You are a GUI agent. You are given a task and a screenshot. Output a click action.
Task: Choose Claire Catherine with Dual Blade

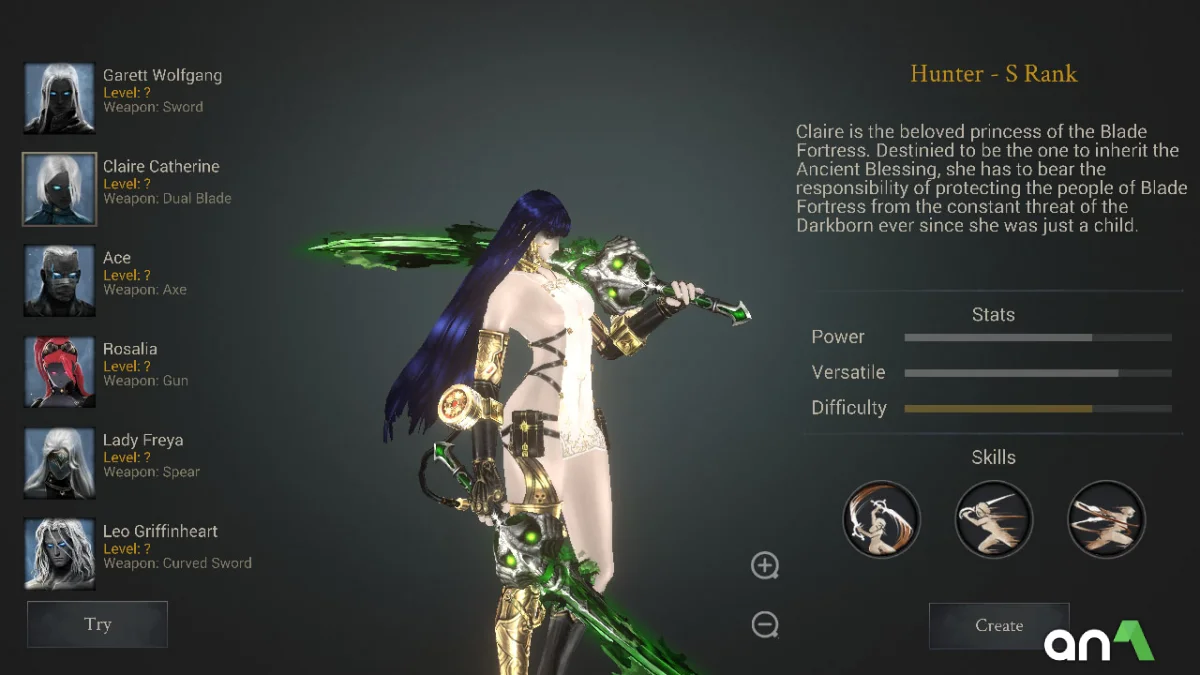[60, 189]
